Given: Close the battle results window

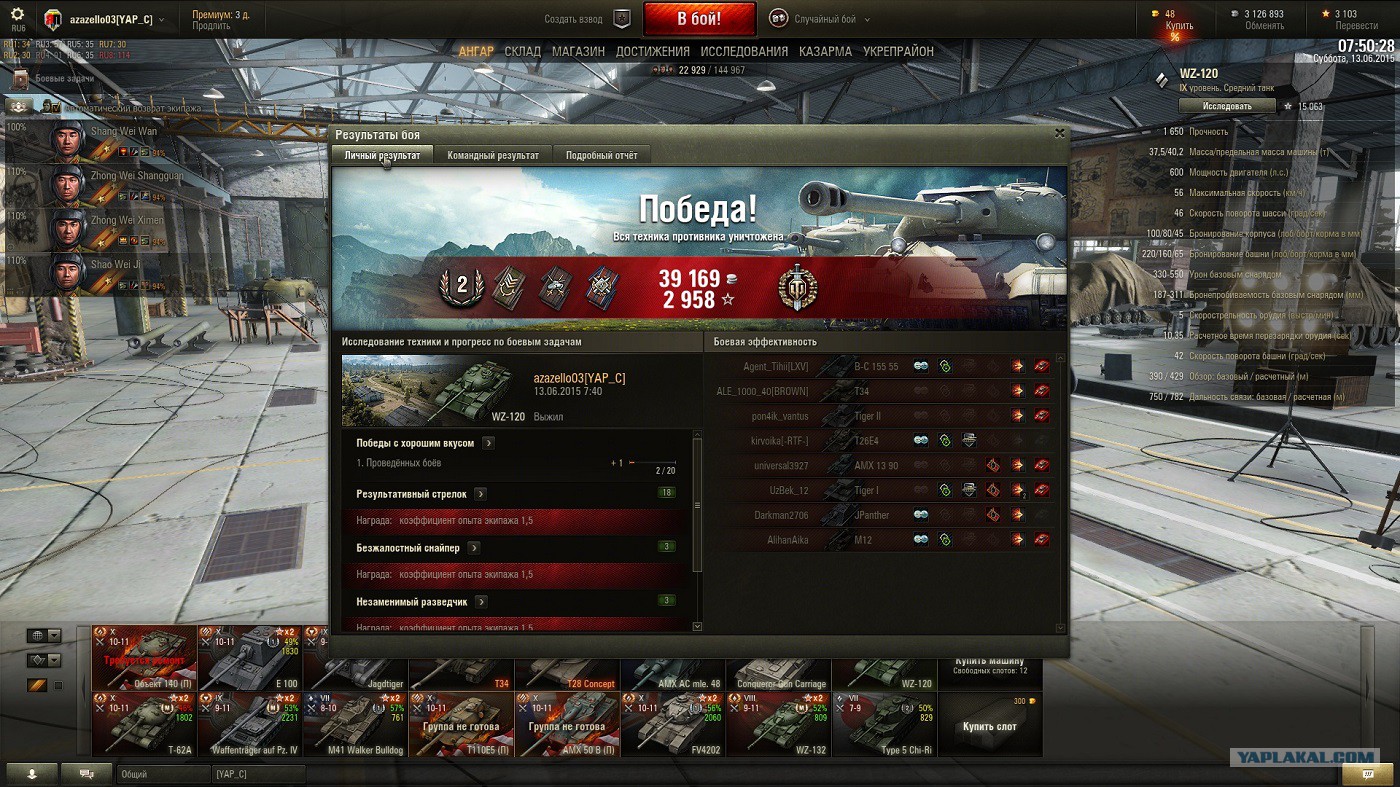Looking at the screenshot, I should pyautogui.click(x=1059, y=133).
